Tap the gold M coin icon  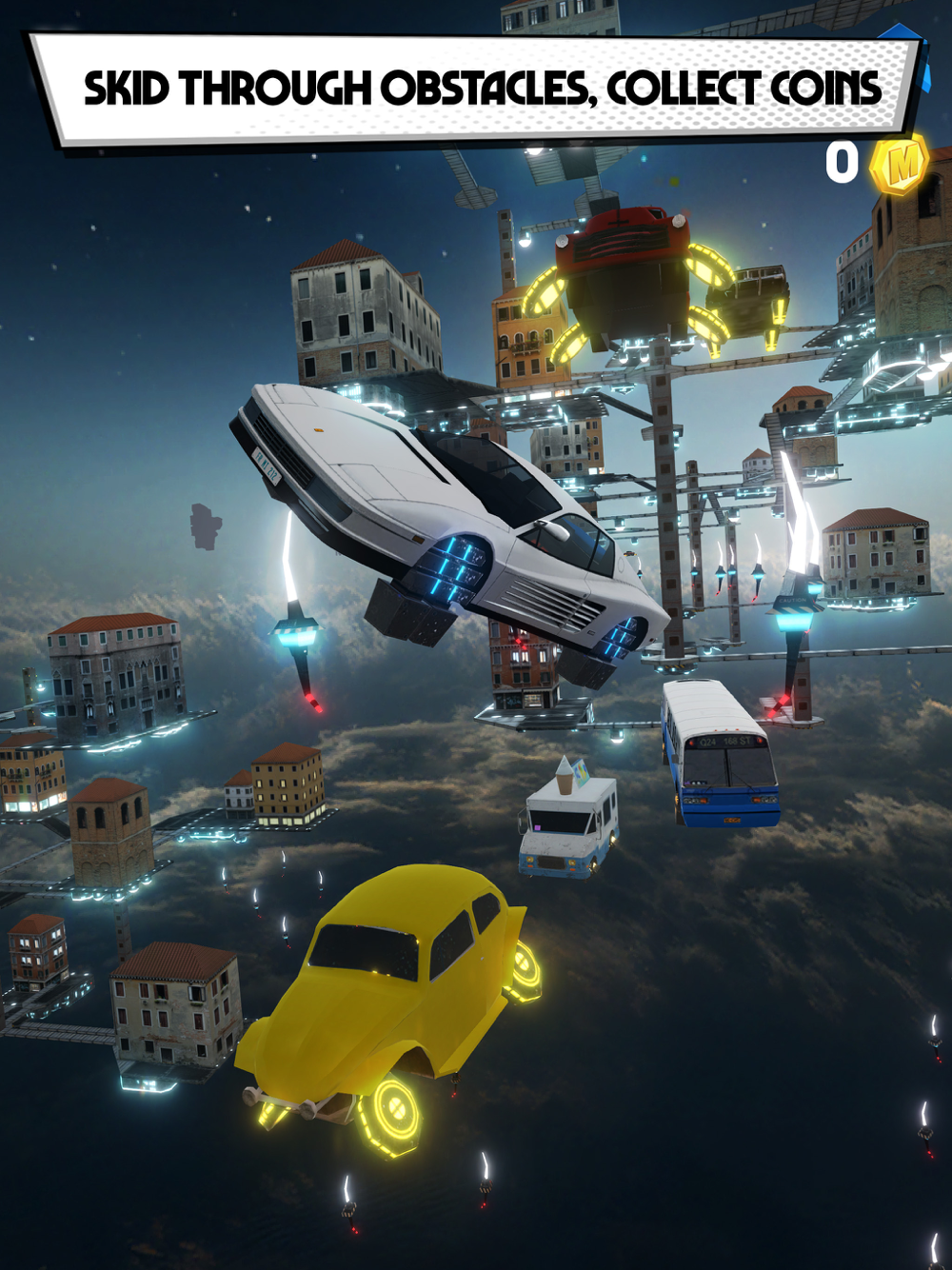(901, 163)
